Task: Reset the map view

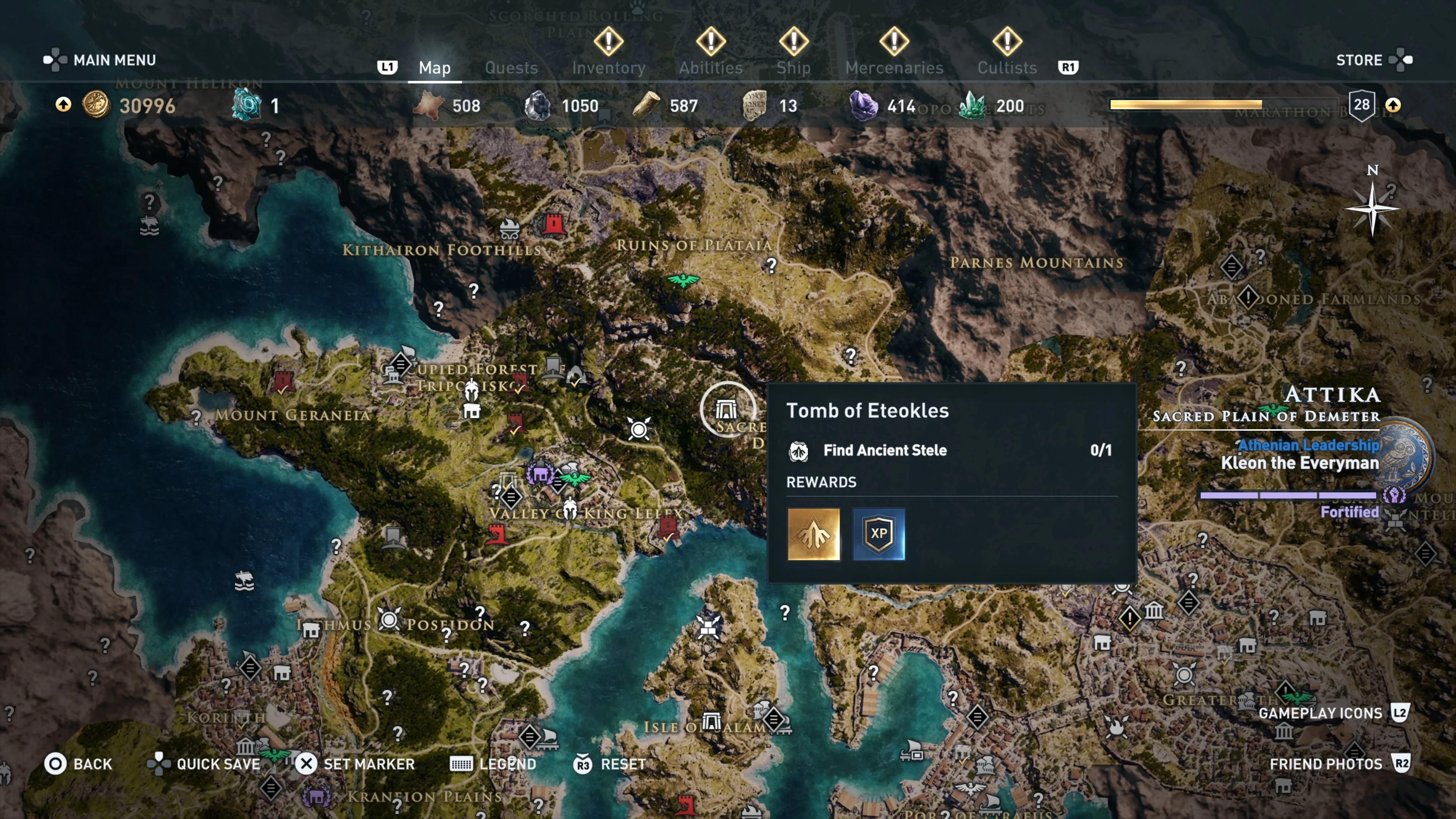Action: coord(610,764)
